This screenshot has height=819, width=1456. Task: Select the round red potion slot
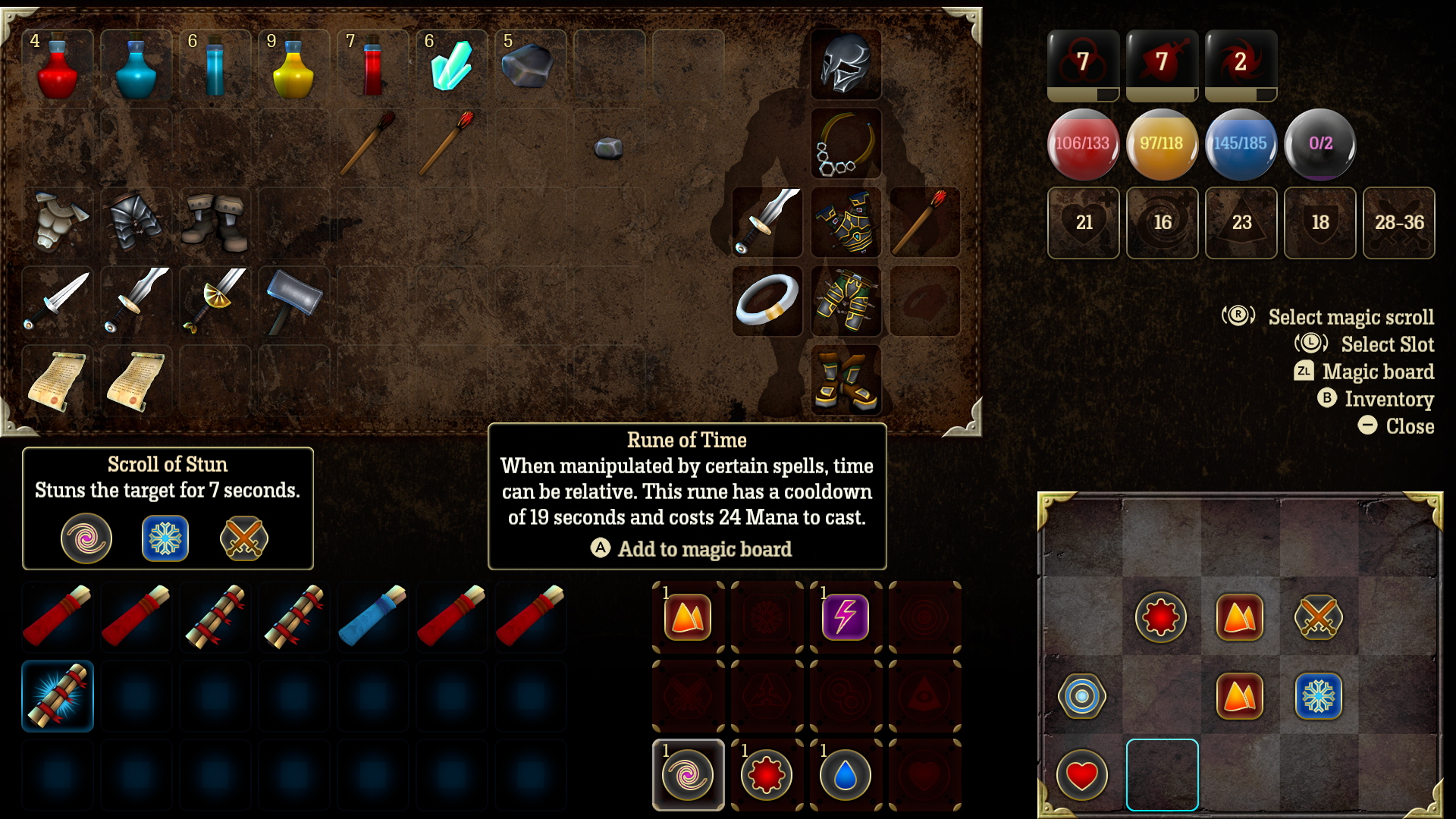(58, 65)
